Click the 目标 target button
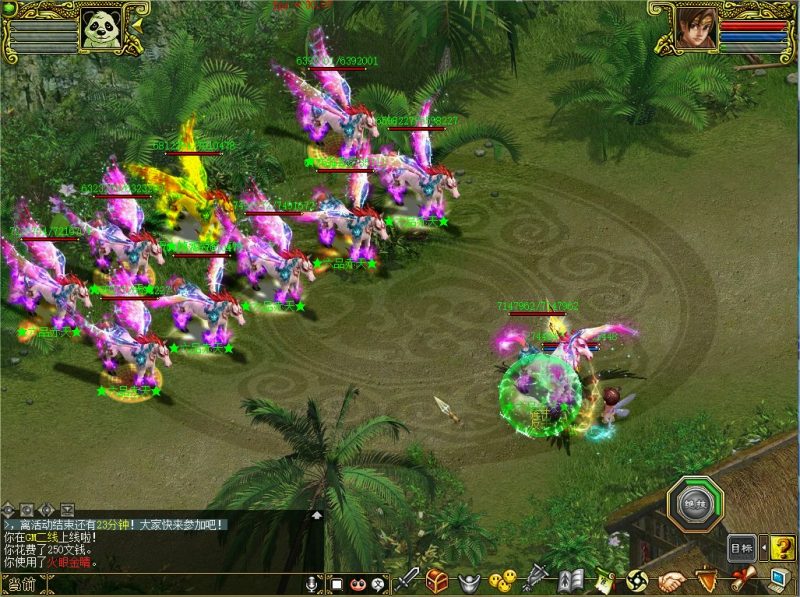 click(x=741, y=548)
